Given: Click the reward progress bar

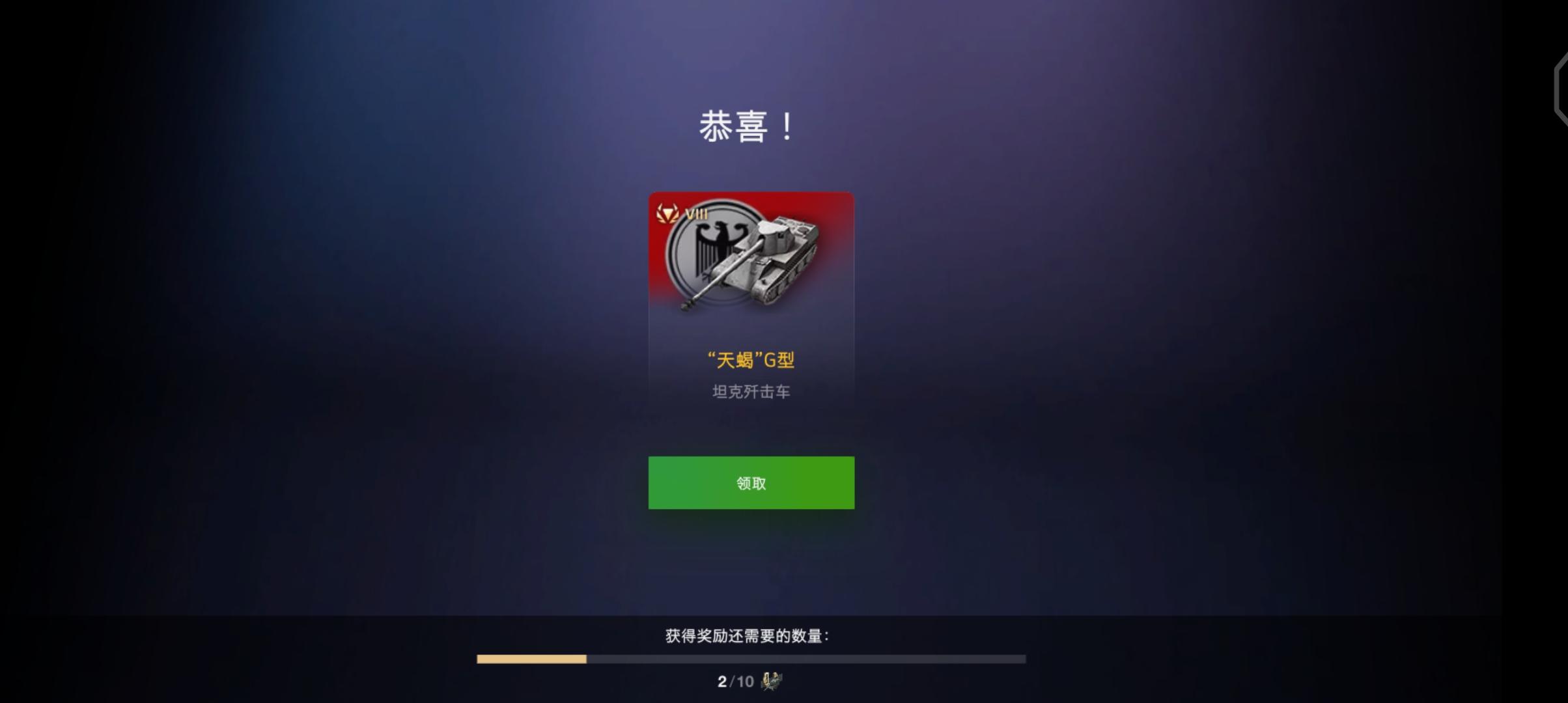Looking at the screenshot, I should coord(750,659).
